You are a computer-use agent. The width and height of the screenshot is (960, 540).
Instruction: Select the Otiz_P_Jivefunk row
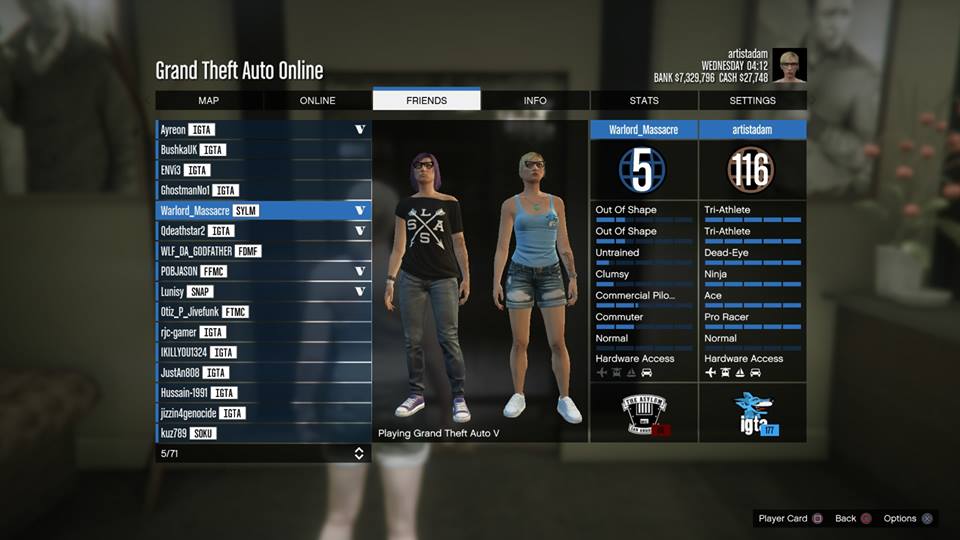pos(263,312)
